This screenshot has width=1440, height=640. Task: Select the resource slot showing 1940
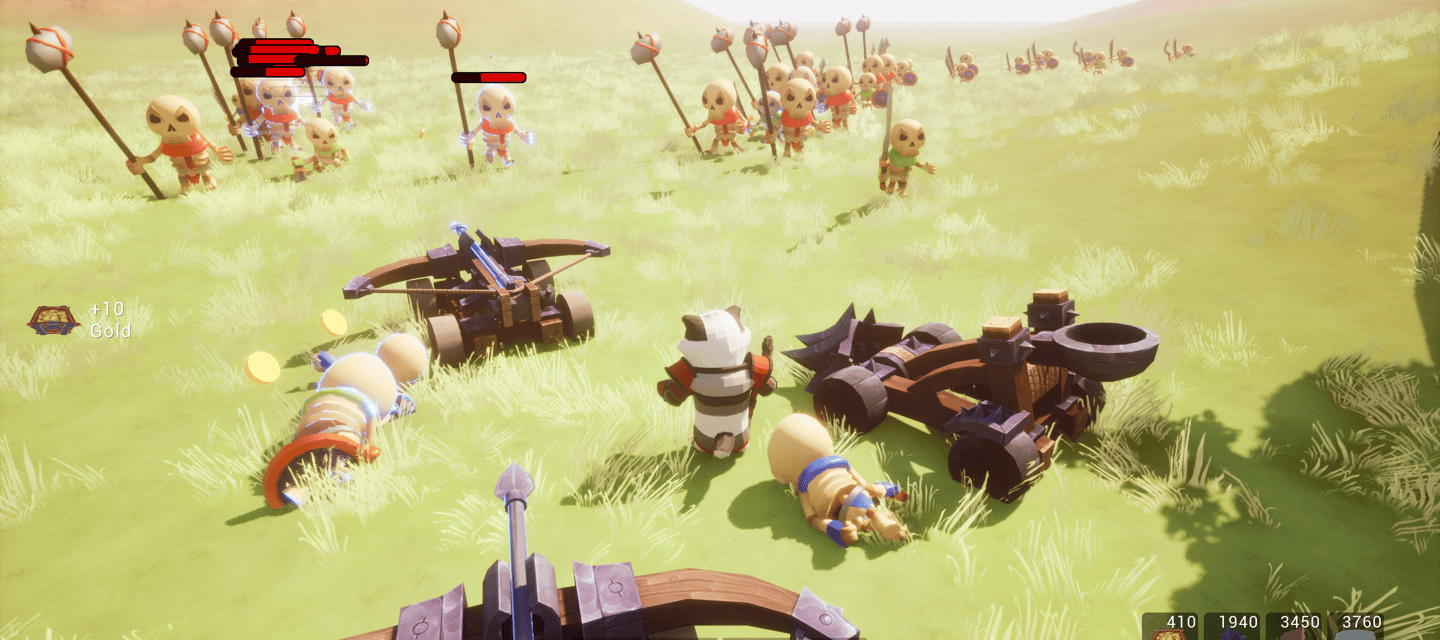point(1232,626)
